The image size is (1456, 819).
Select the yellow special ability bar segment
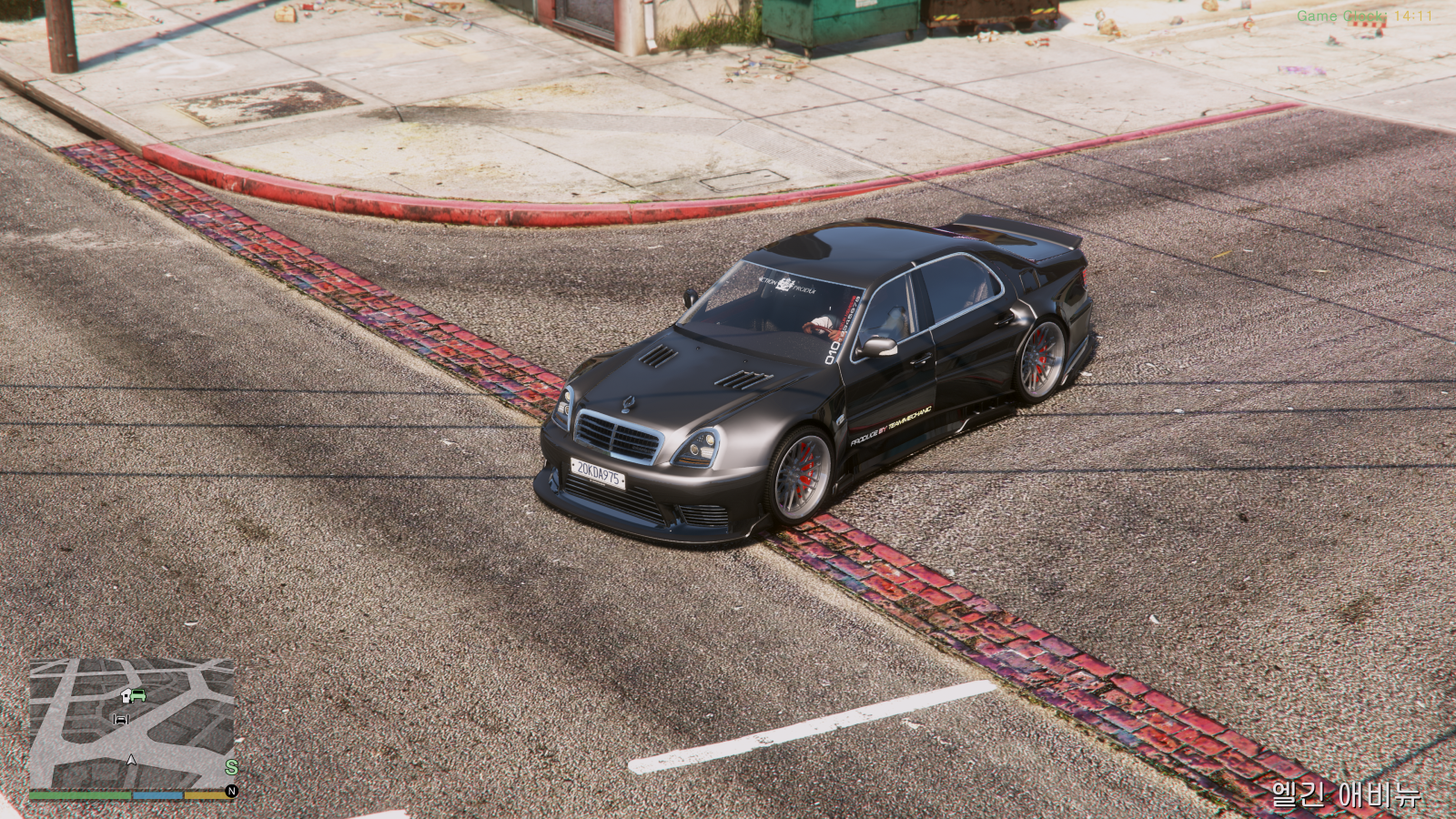pyautogui.click(x=204, y=794)
